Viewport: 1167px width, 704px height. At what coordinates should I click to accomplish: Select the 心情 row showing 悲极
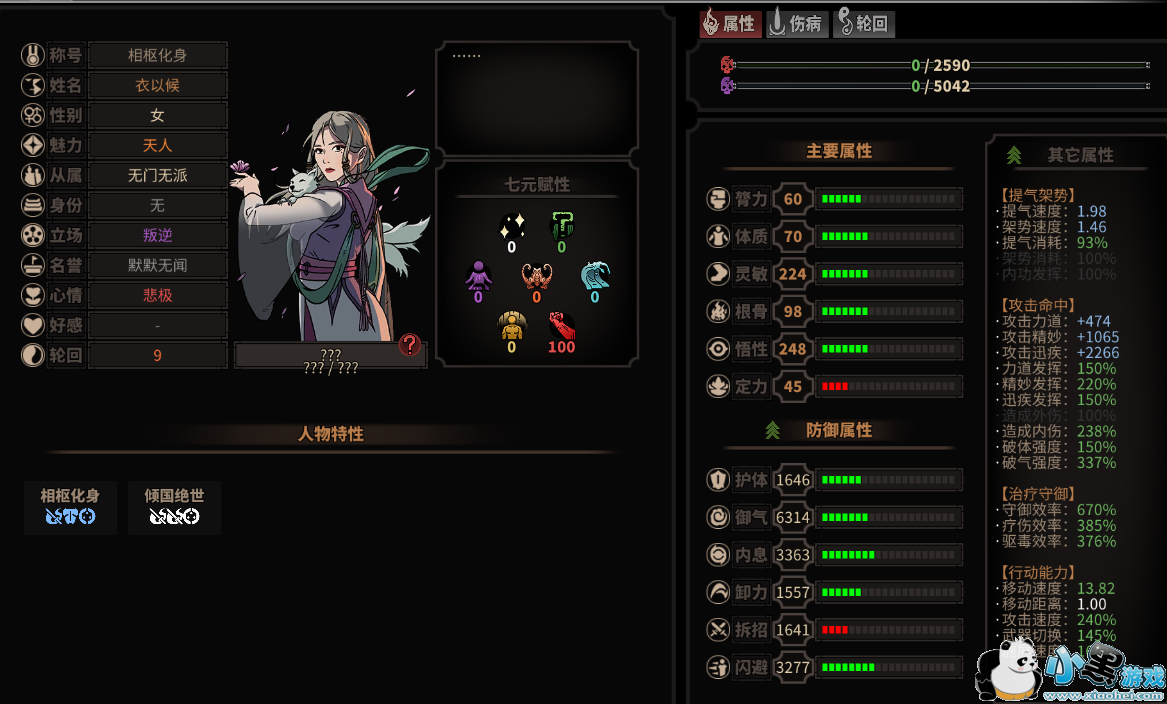[x=157, y=296]
